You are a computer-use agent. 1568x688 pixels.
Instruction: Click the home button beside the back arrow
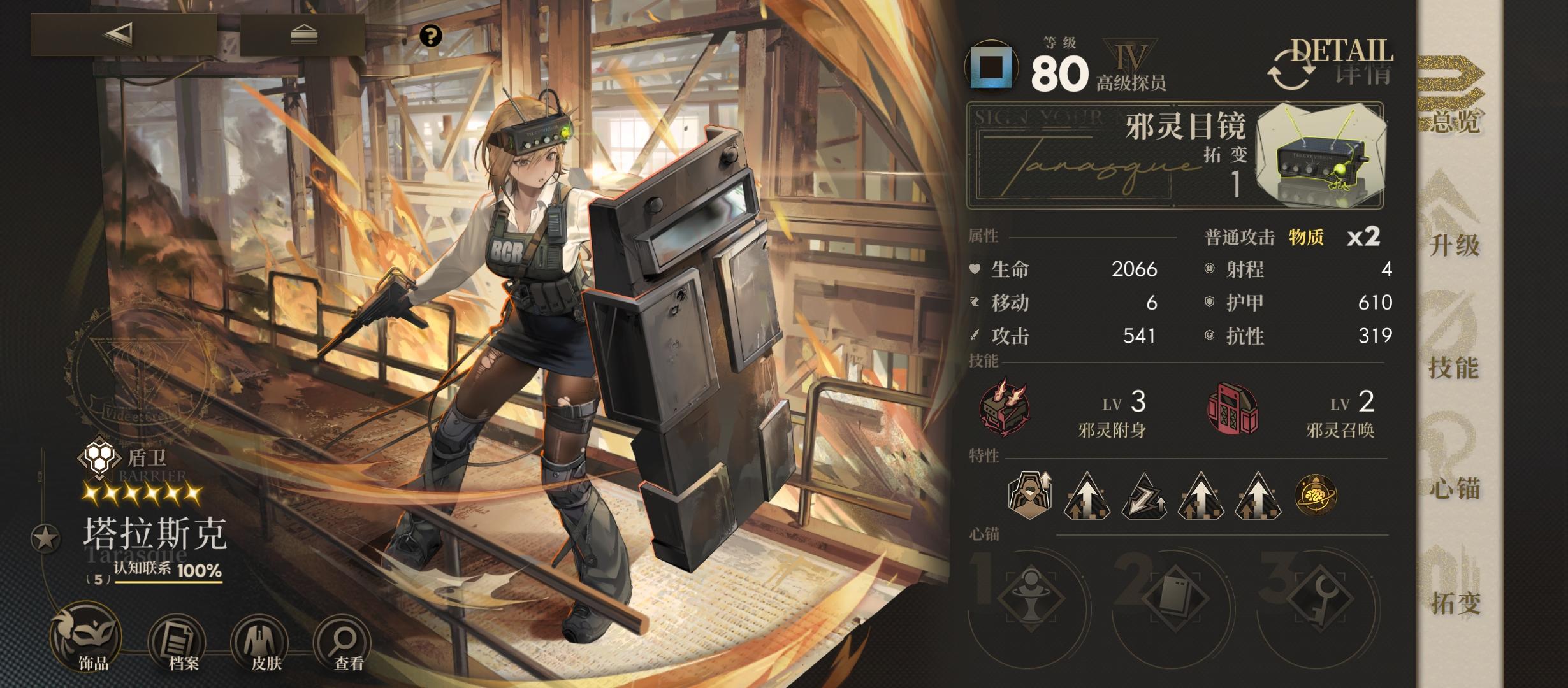[303, 34]
